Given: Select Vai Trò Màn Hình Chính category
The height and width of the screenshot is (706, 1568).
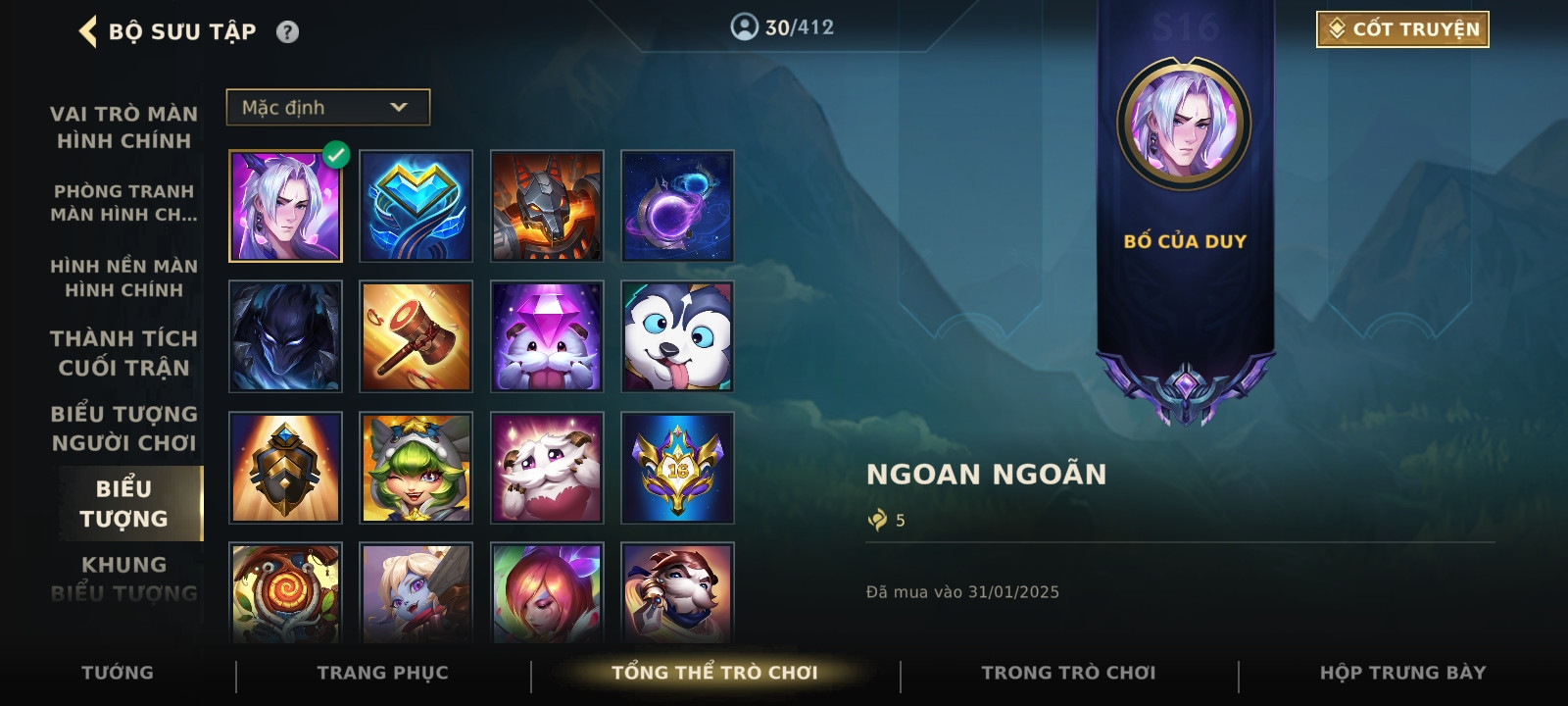Looking at the screenshot, I should [123, 127].
